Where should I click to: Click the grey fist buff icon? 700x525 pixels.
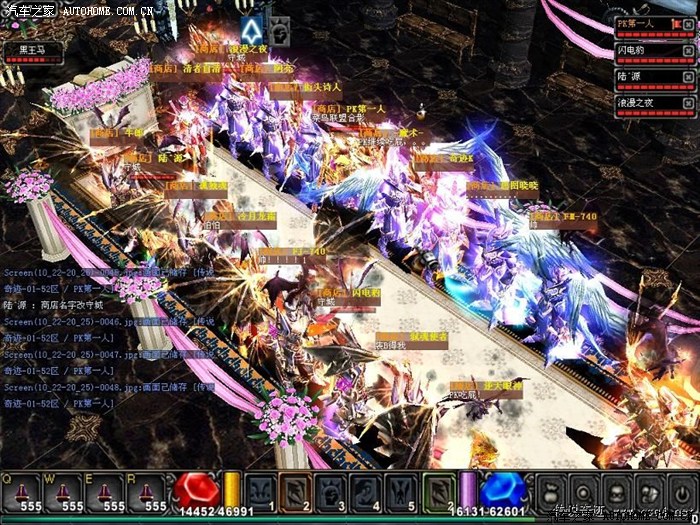click(280, 30)
